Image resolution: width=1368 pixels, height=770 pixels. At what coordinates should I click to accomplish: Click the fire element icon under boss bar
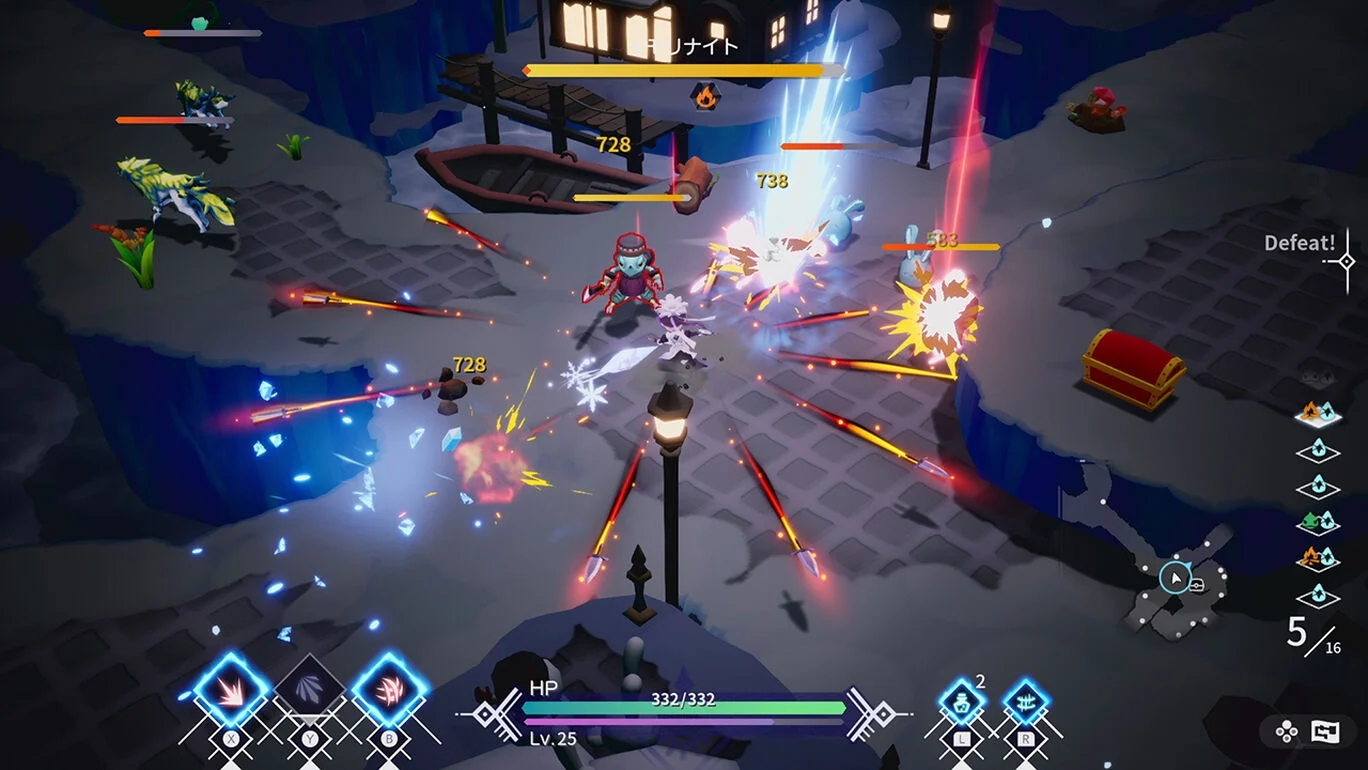705,96
